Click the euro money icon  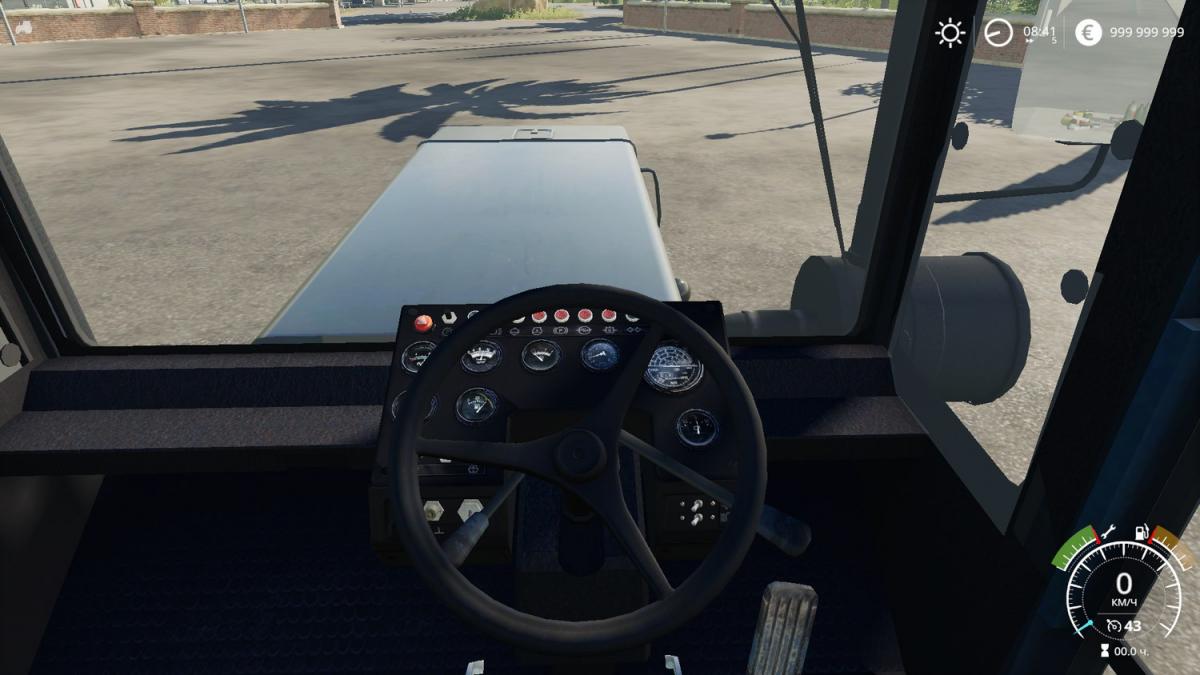[1088, 33]
